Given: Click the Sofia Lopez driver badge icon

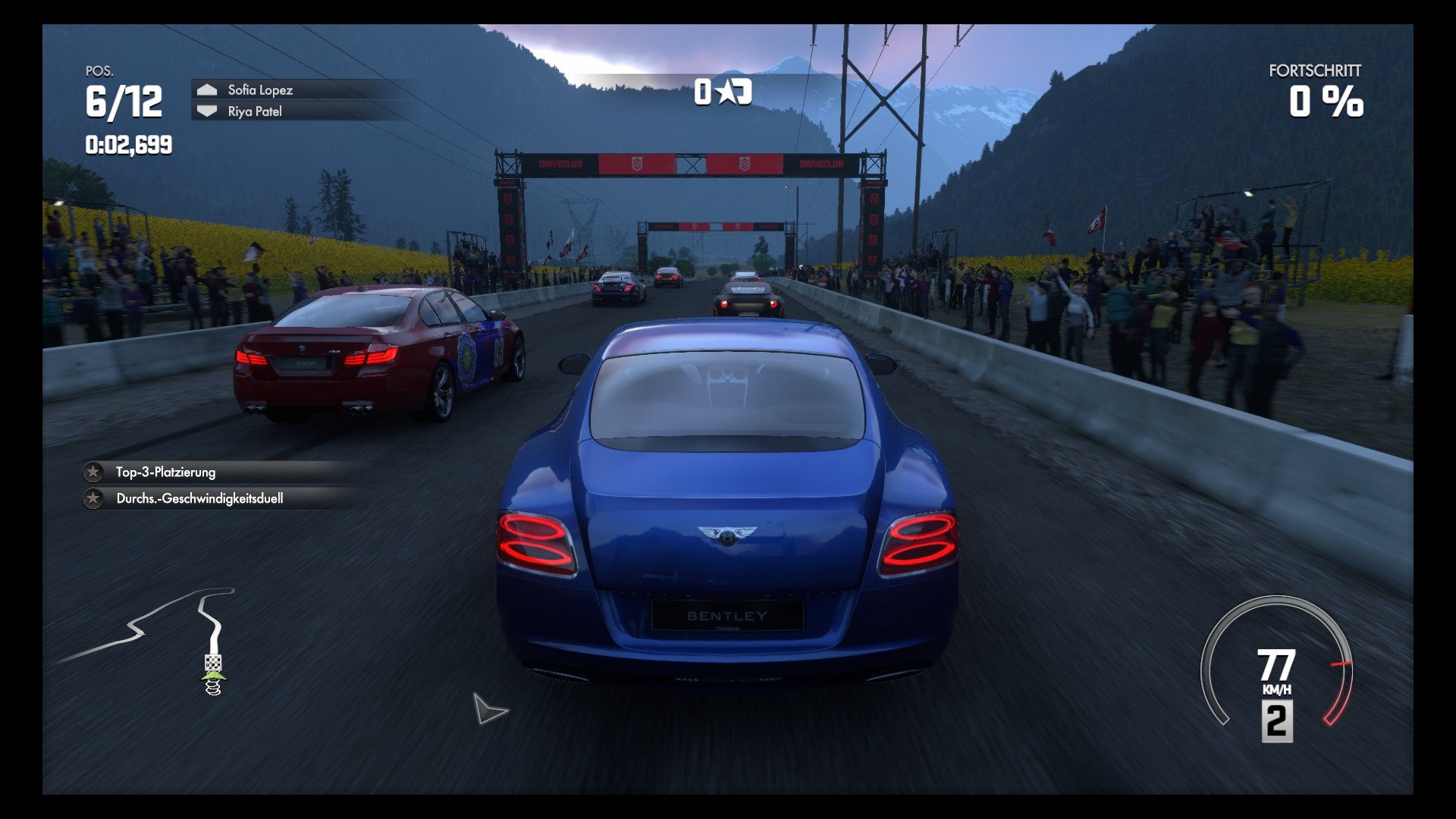Looking at the screenshot, I should [x=206, y=89].
